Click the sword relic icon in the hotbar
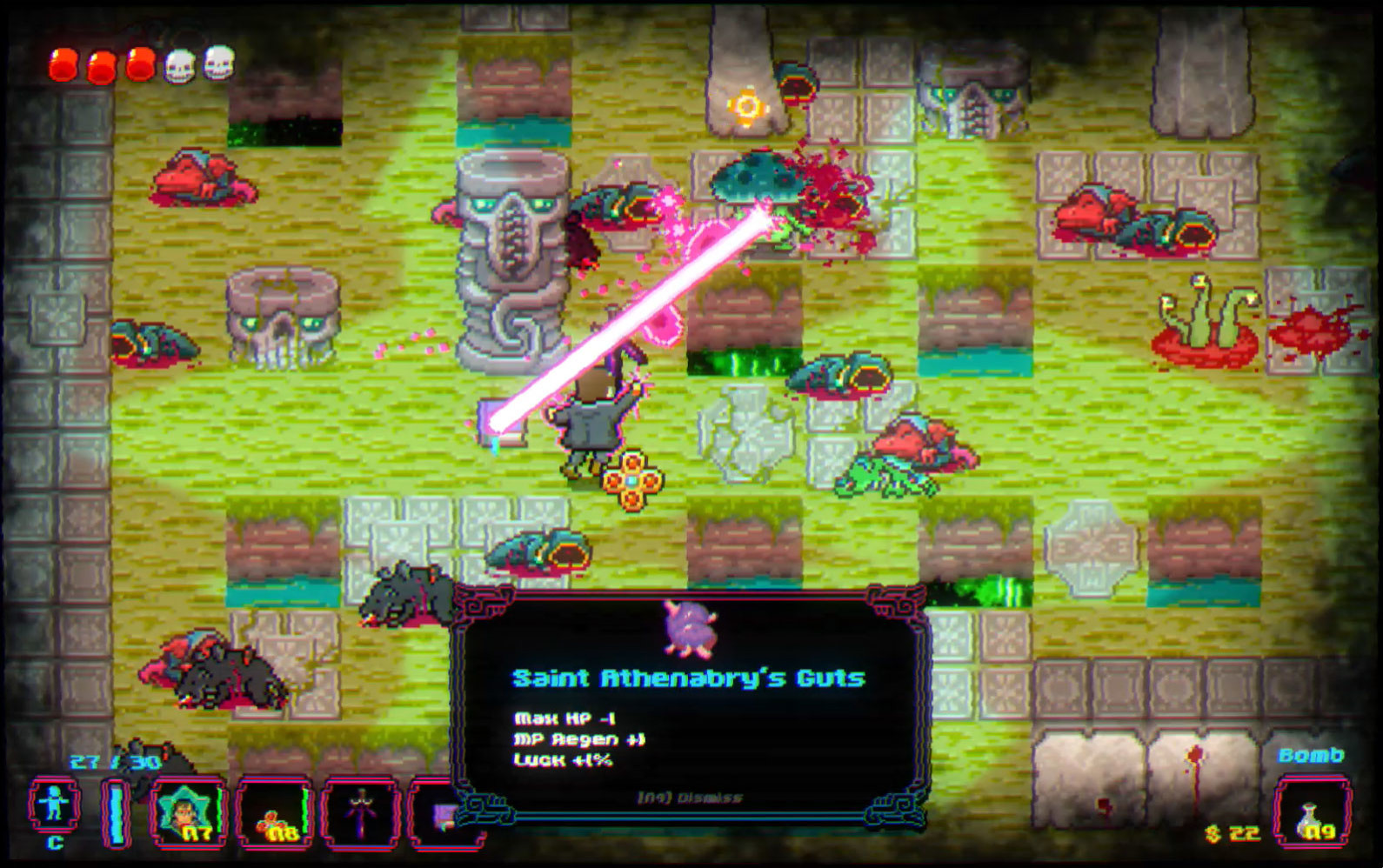1383x868 pixels. click(363, 814)
